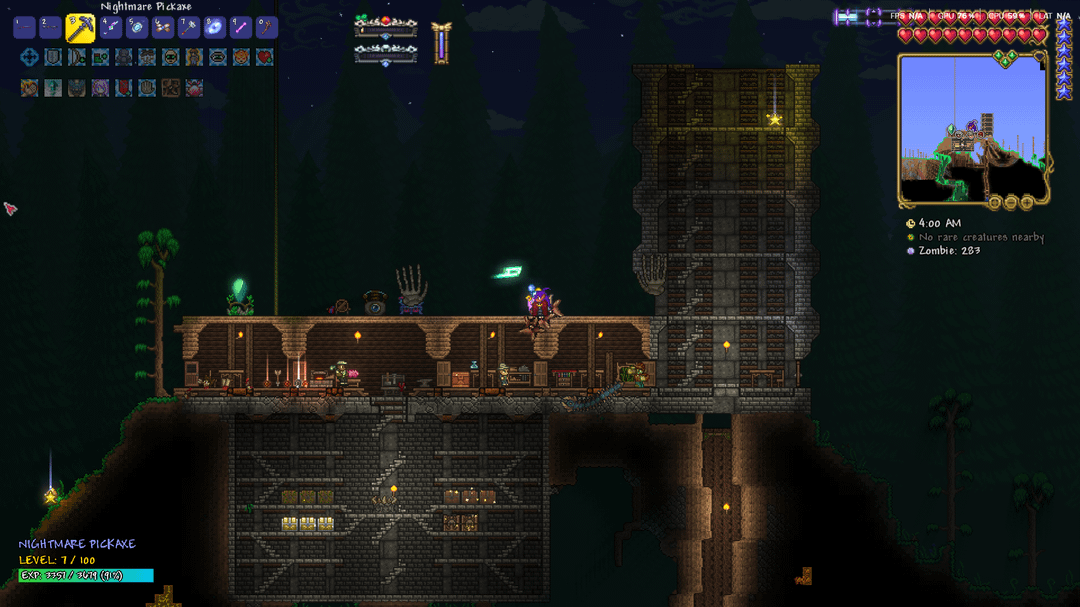Equip the pink wand in slot 9
The height and width of the screenshot is (607, 1080).
240,28
